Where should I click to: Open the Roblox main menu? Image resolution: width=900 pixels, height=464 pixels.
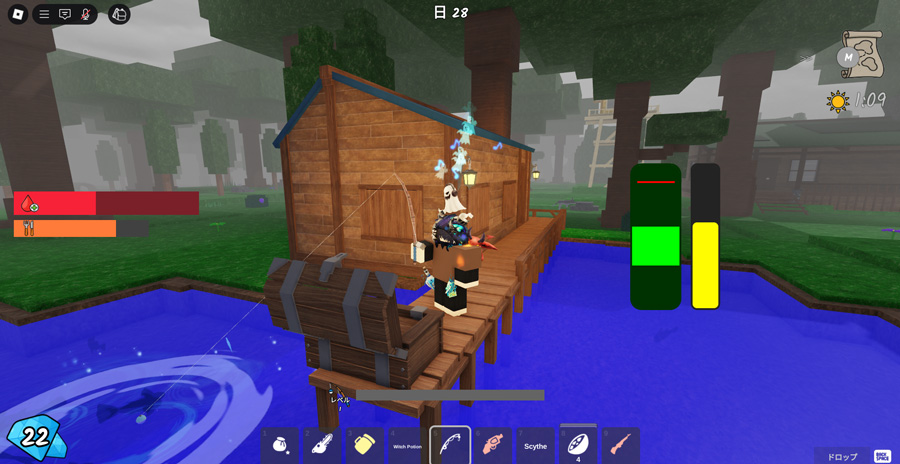tap(17, 14)
